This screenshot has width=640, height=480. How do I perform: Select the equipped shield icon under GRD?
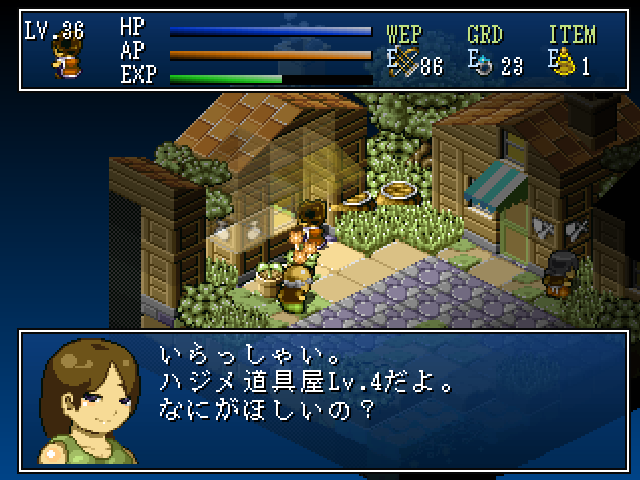coord(484,64)
